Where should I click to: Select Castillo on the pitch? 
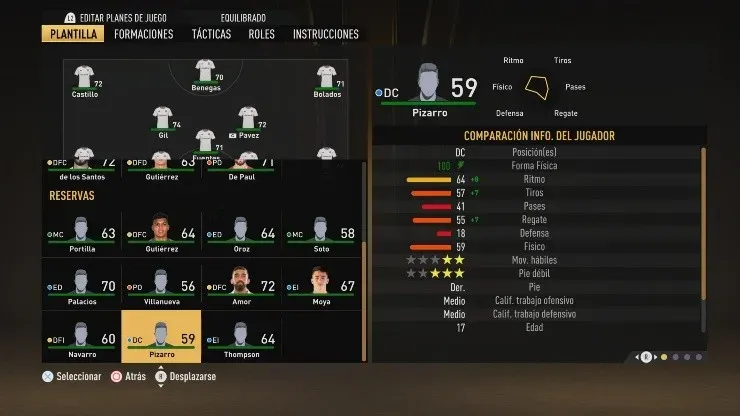[84, 79]
